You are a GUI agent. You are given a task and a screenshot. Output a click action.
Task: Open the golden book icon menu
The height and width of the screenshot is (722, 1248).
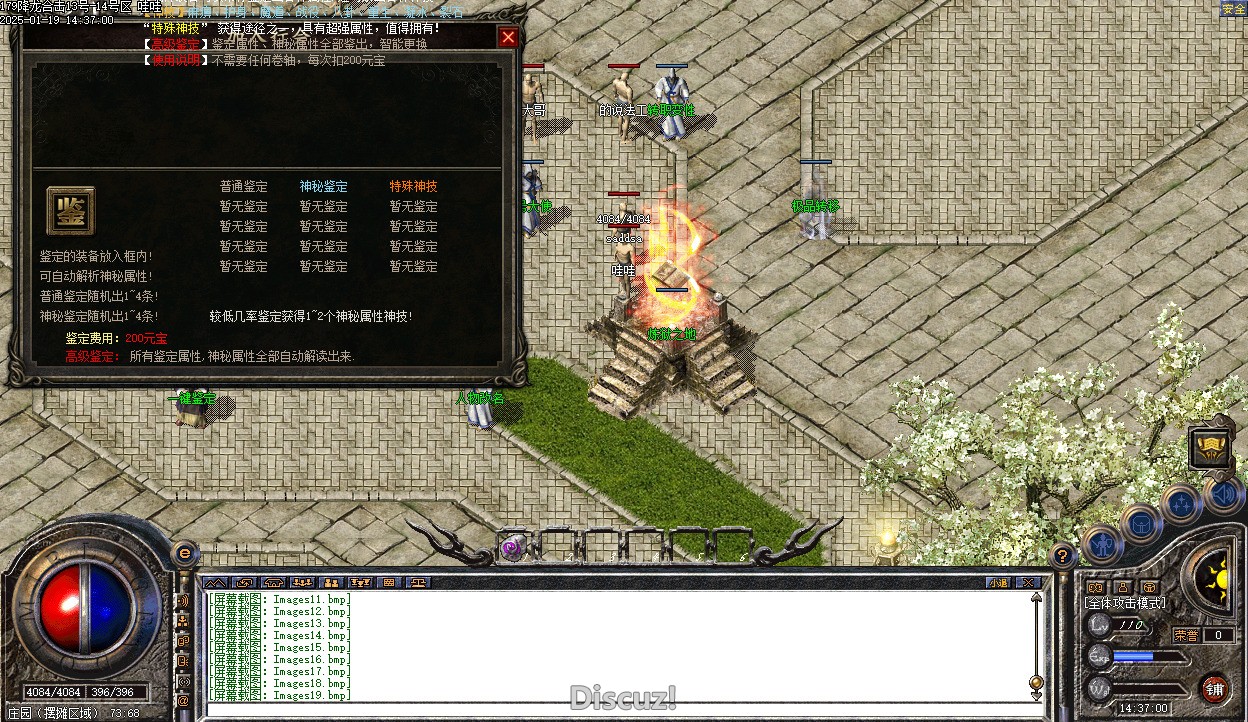click(1210, 447)
